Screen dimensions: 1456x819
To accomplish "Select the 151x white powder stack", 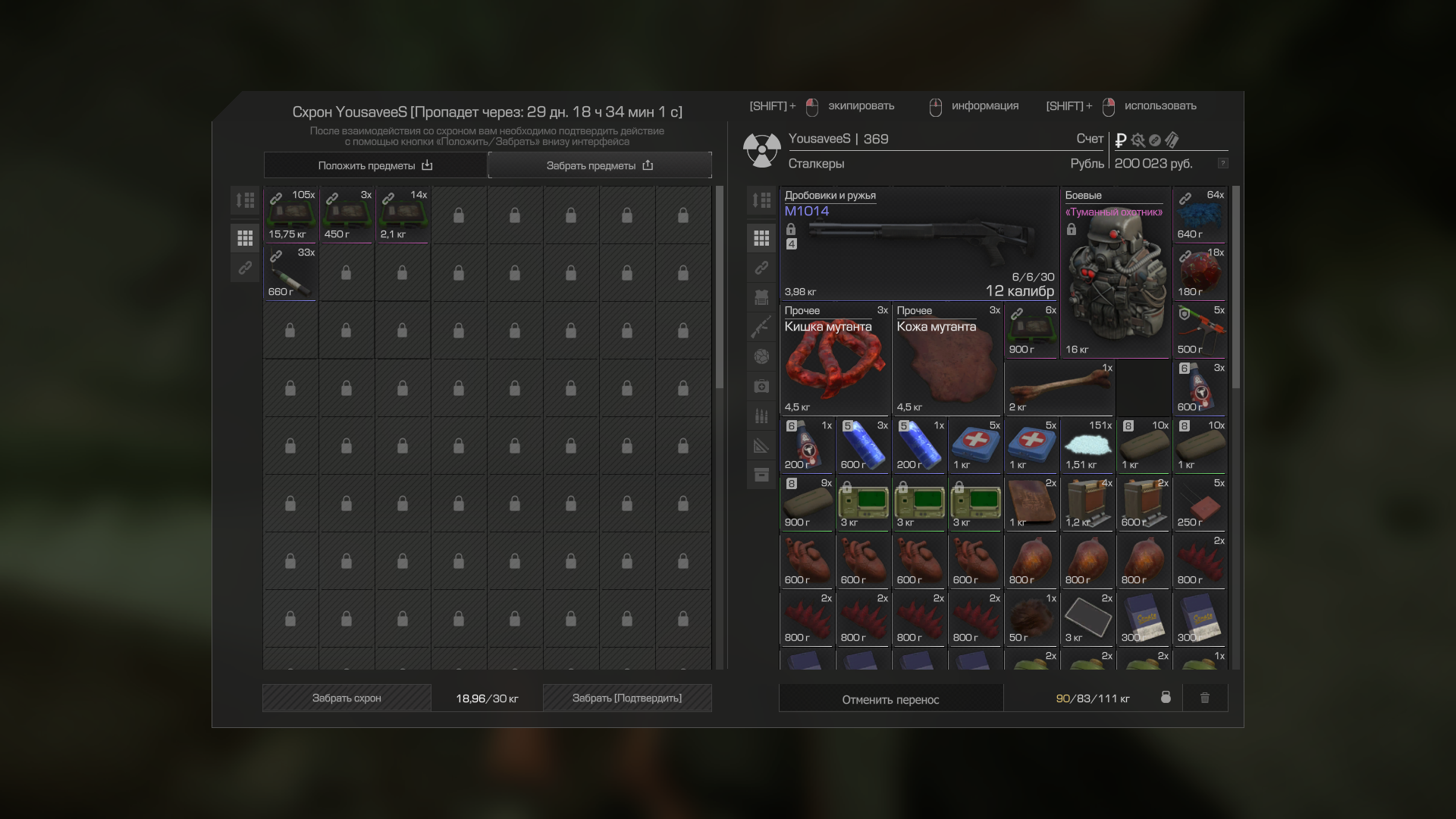I will (x=1087, y=446).
